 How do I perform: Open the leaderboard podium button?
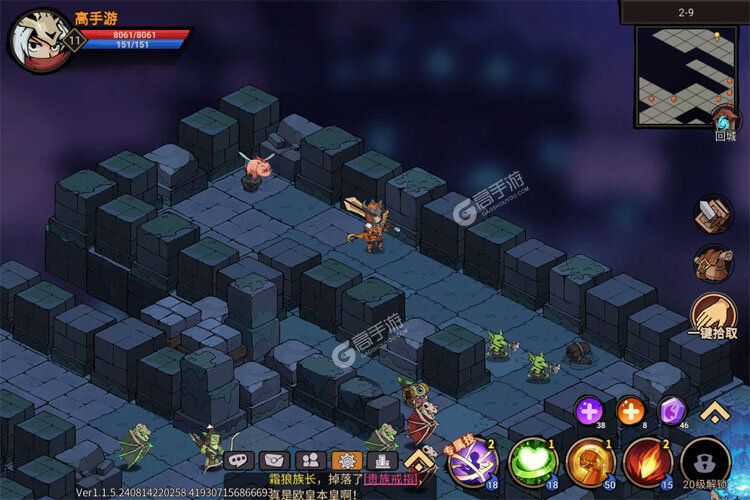point(383,460)
